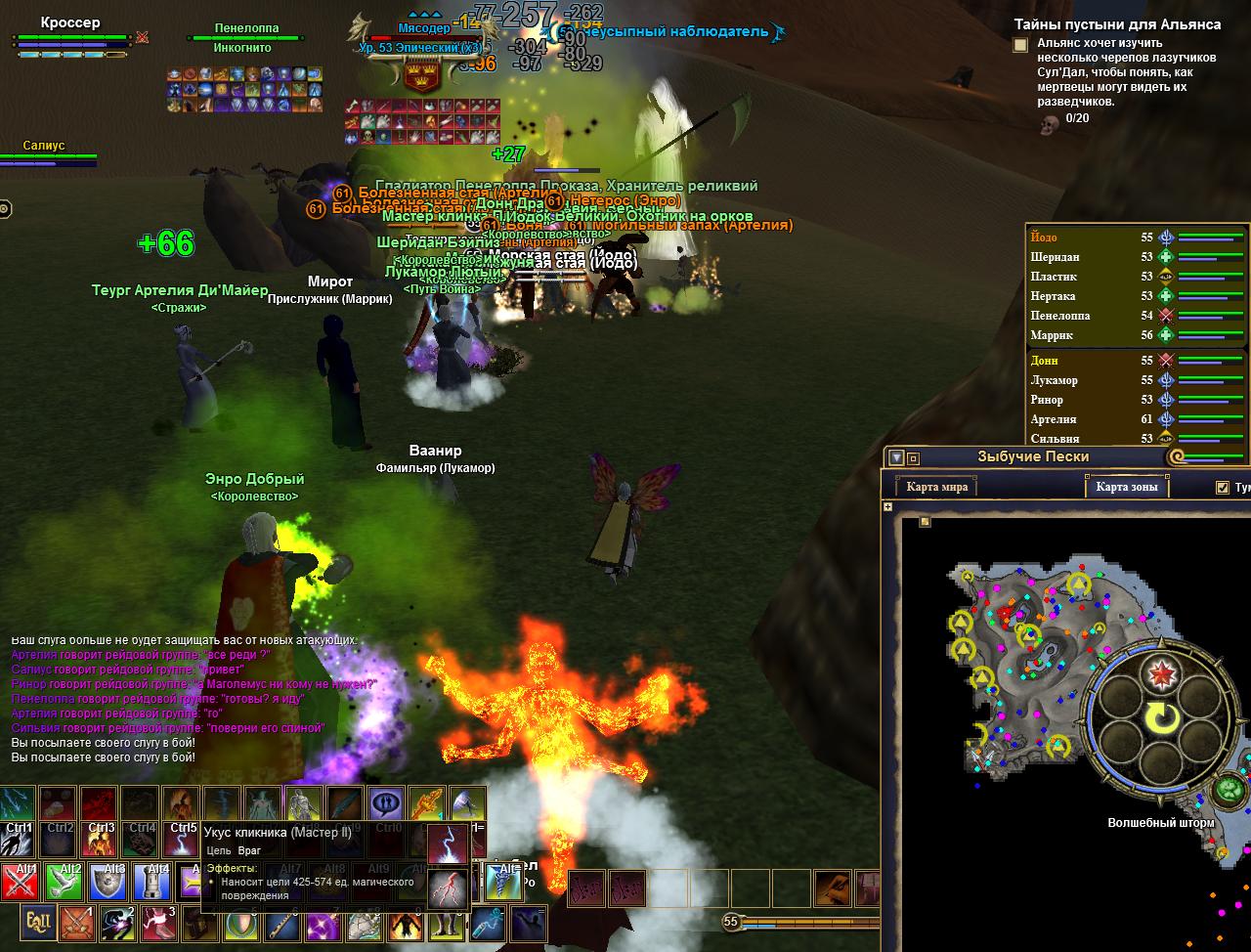Screen dimensions: 1251x952
Task: Cast the Ctrl3 flaming figure spell
Action: [100, 806]
